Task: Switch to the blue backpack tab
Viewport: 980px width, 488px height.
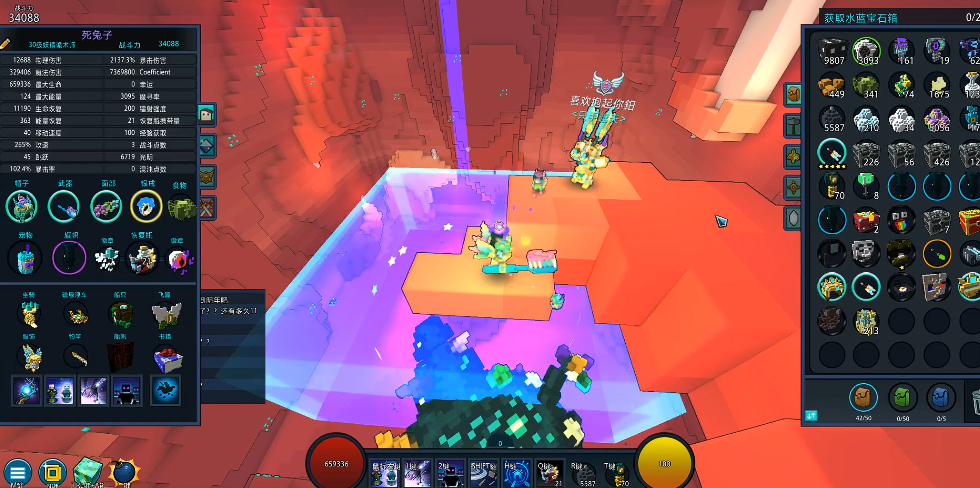Action: point(939,397)
